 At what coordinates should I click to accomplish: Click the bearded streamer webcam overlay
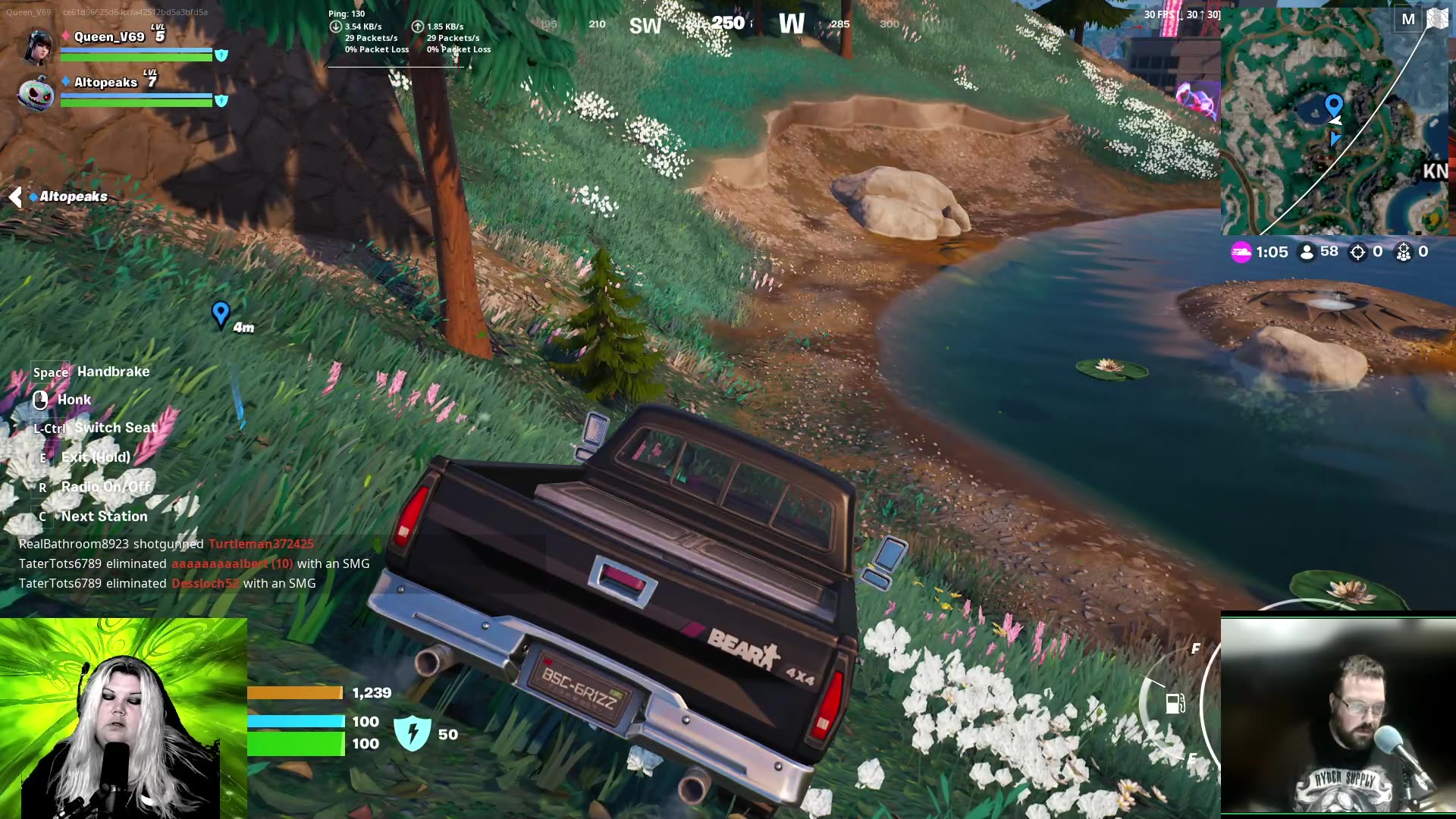pyautogui.click(x=1338, y=717)
